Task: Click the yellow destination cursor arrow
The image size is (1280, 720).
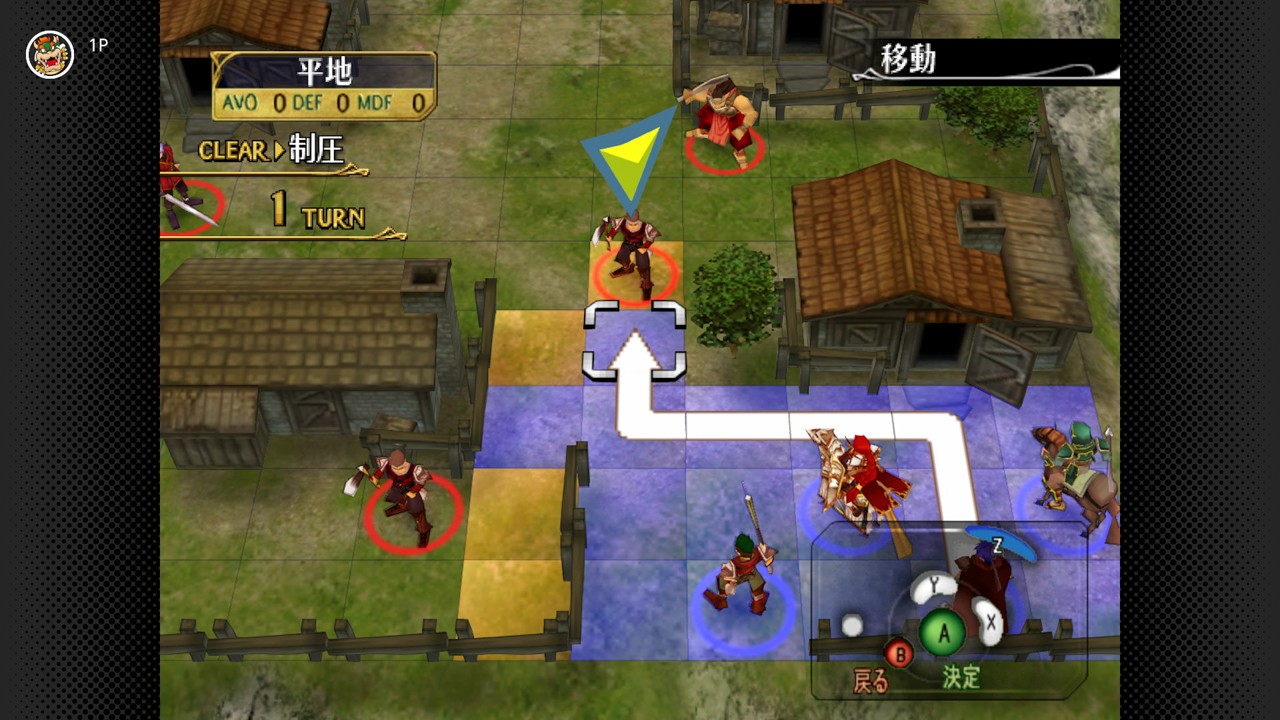Action: 630,155
